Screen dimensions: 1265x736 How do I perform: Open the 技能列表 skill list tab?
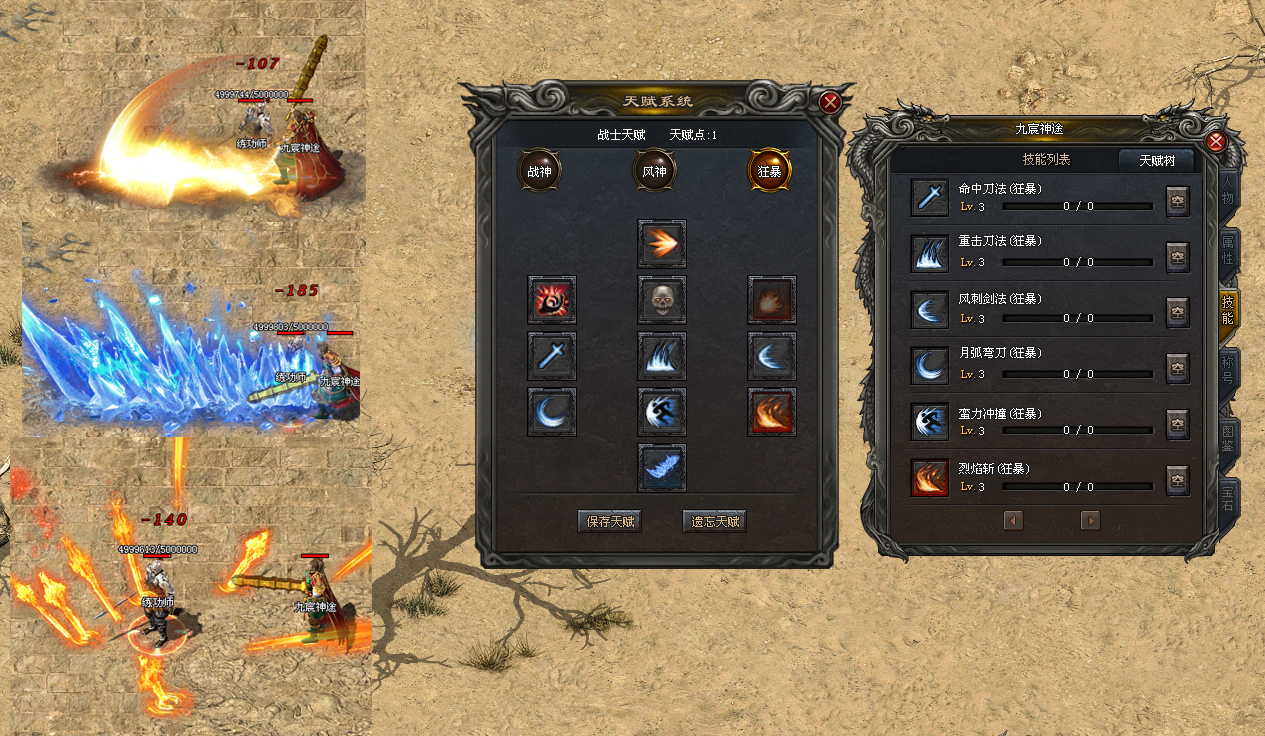click(1046, 160)
